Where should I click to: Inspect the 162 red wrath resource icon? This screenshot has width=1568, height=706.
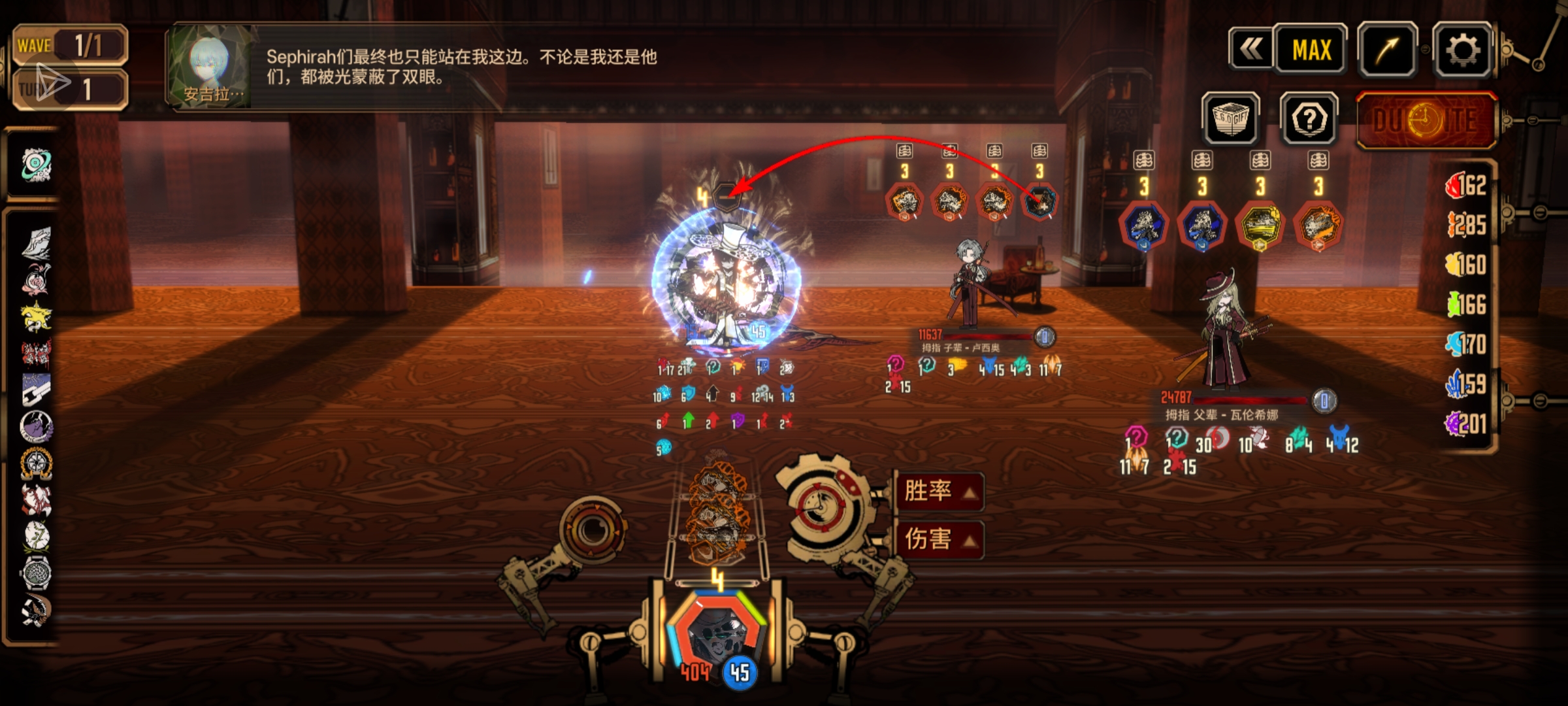pos(1456,186)
